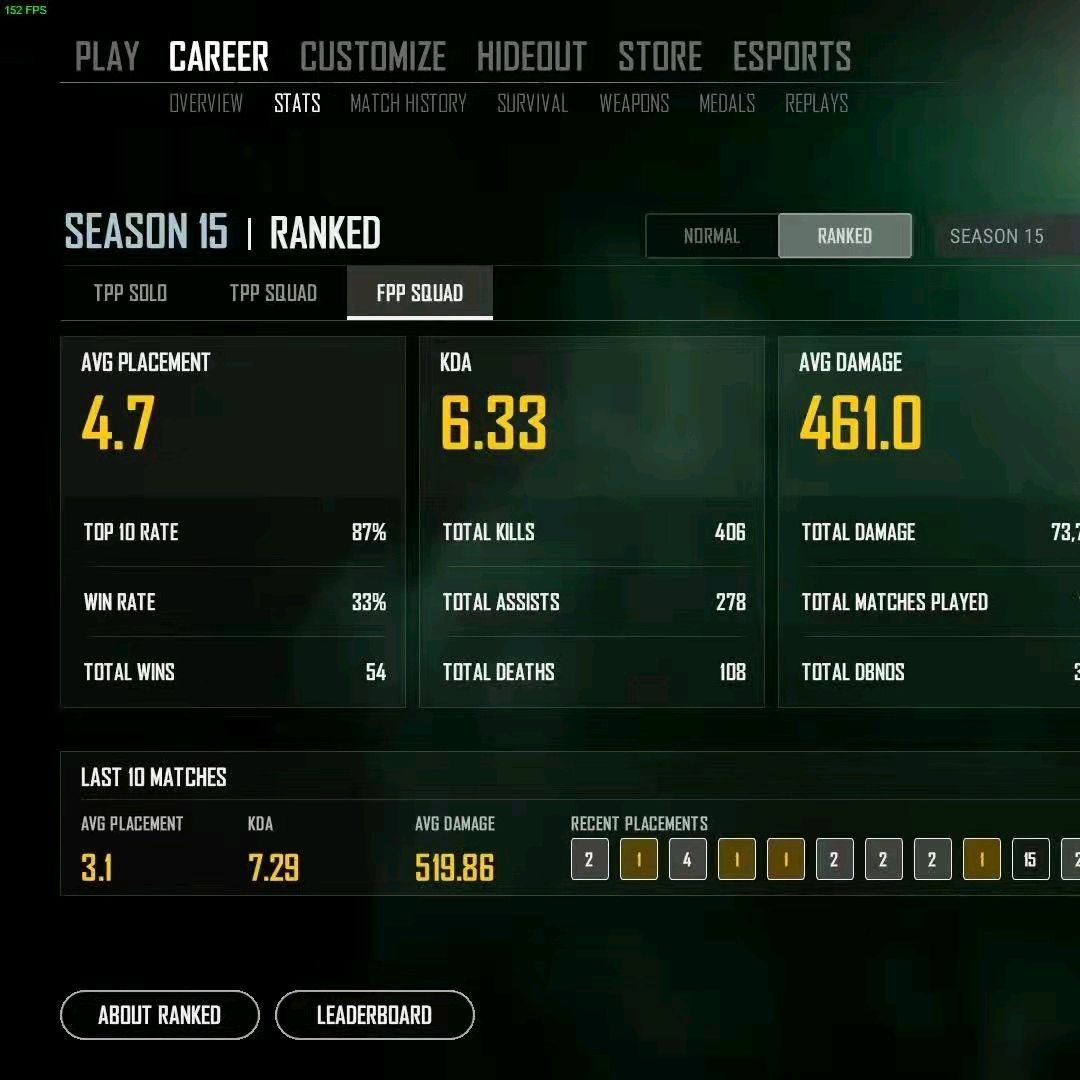View the WEAPONS sub-tab
The height and width of the screenshot is (1080, 1080).
tap(634, 103)
